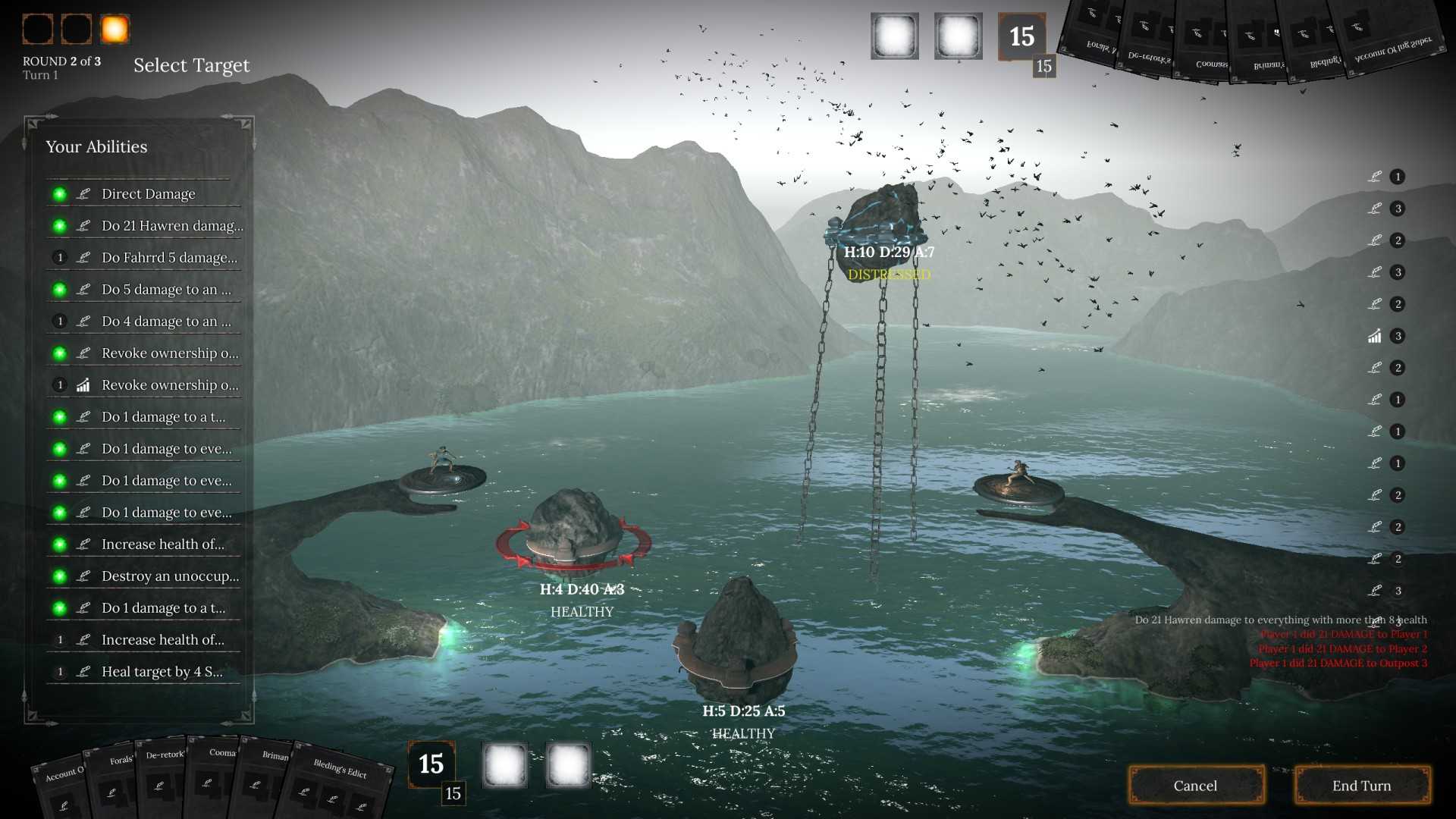Image resolution: width=1456 pixels, height=819 pixels.
Task: Choose the Do 21 Hawren damage ability
Action: pos(171,226)
